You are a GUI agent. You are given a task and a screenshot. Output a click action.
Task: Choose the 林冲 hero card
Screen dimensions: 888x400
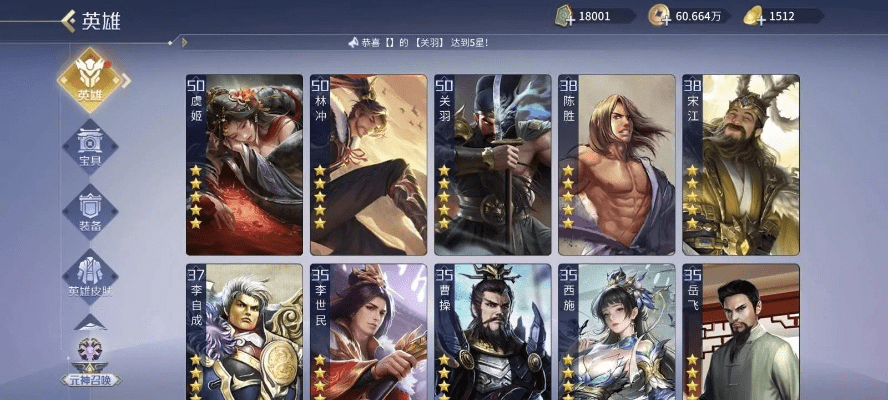(x=368, y=165)
